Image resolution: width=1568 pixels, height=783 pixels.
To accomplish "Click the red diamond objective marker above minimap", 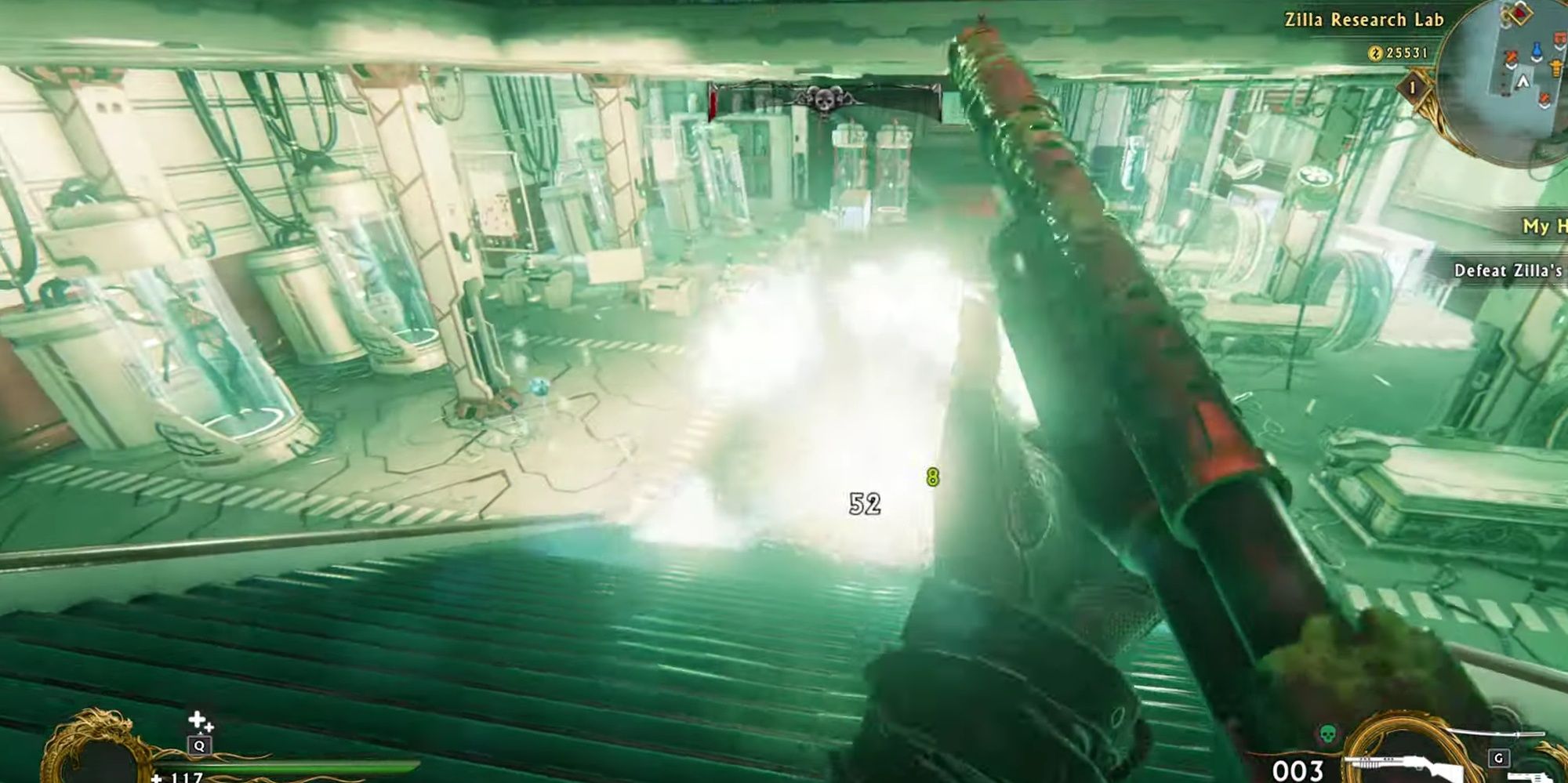I will click(1520, 14).
